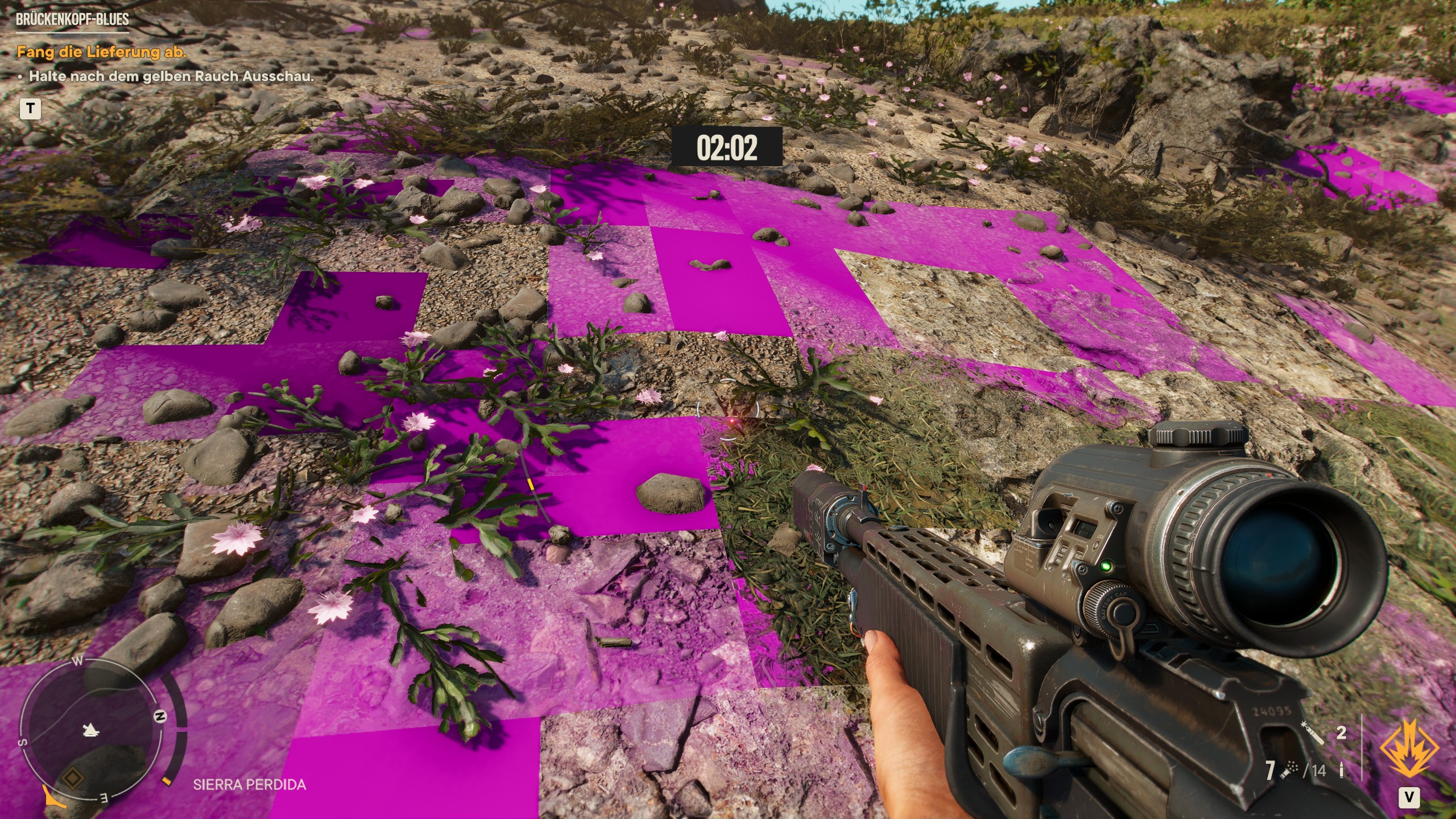The image size is (1456, 819).
Task: Toggle the T key objective tracker prompt
Action: 31,108
